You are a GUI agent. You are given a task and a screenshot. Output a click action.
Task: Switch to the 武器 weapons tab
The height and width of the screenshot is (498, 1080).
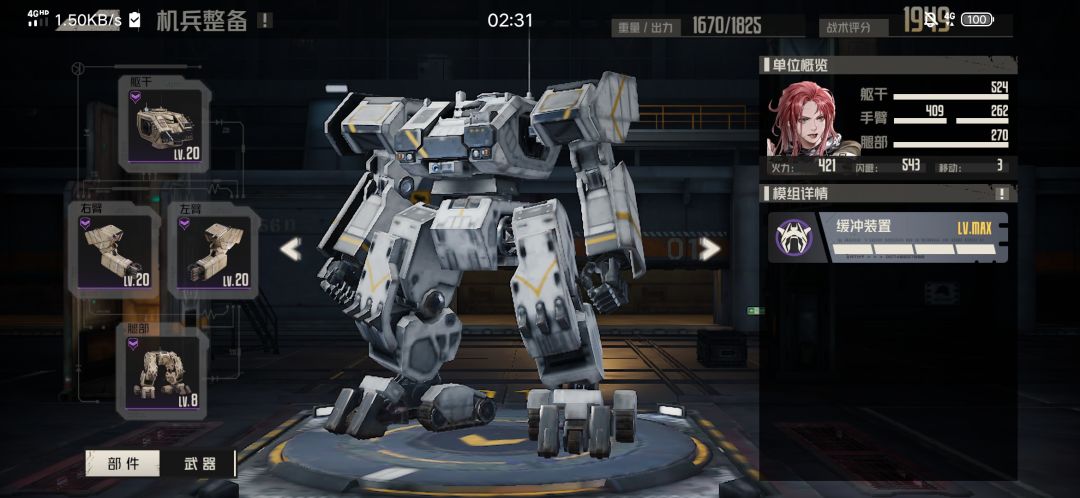tap(200, 463)
